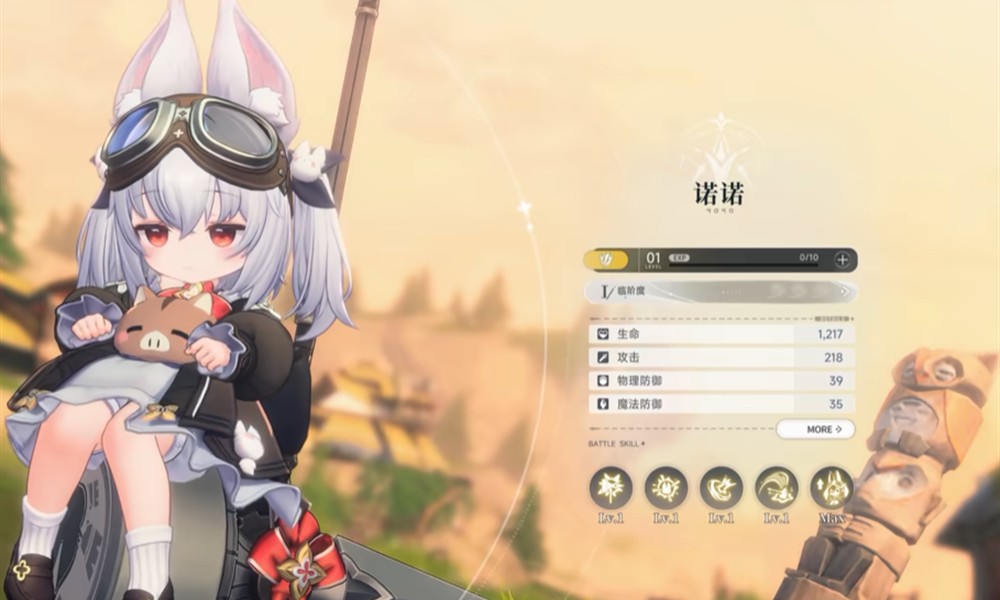Select the middle battle skill with horn swirl

click(721, 487)
